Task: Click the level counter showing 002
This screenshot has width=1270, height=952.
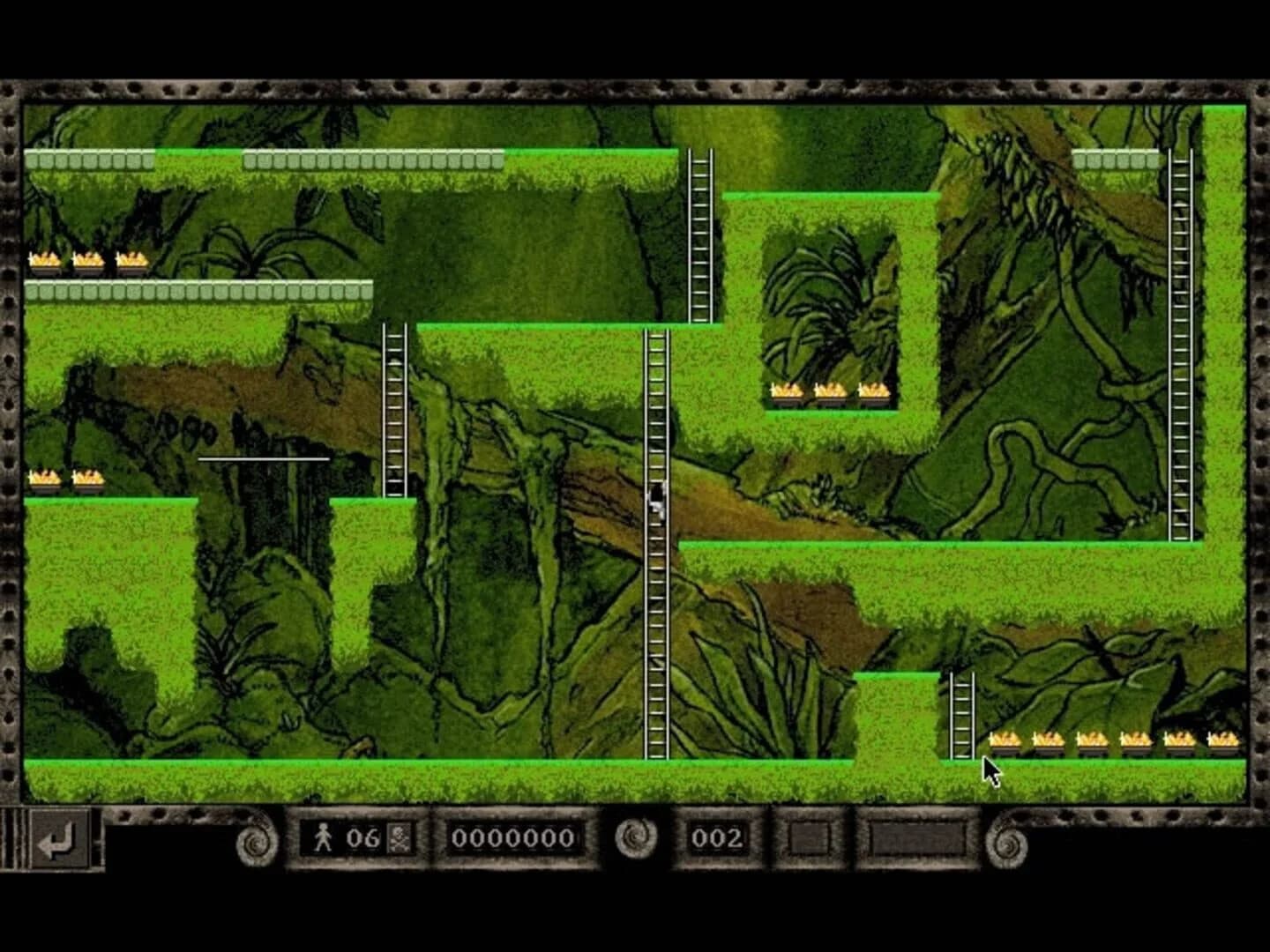Action: (720, 838)
